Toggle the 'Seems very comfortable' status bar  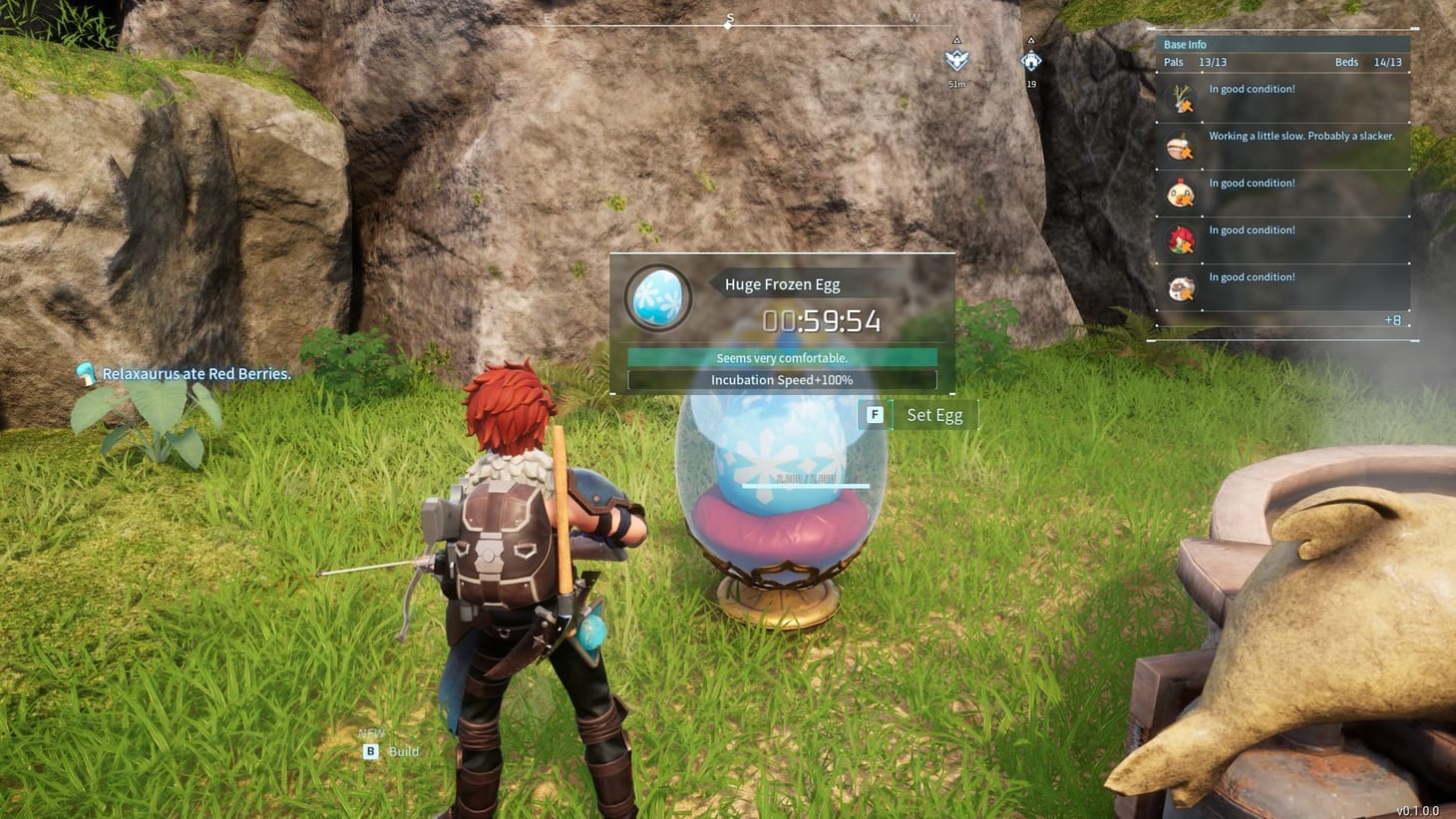pos(782,357)
